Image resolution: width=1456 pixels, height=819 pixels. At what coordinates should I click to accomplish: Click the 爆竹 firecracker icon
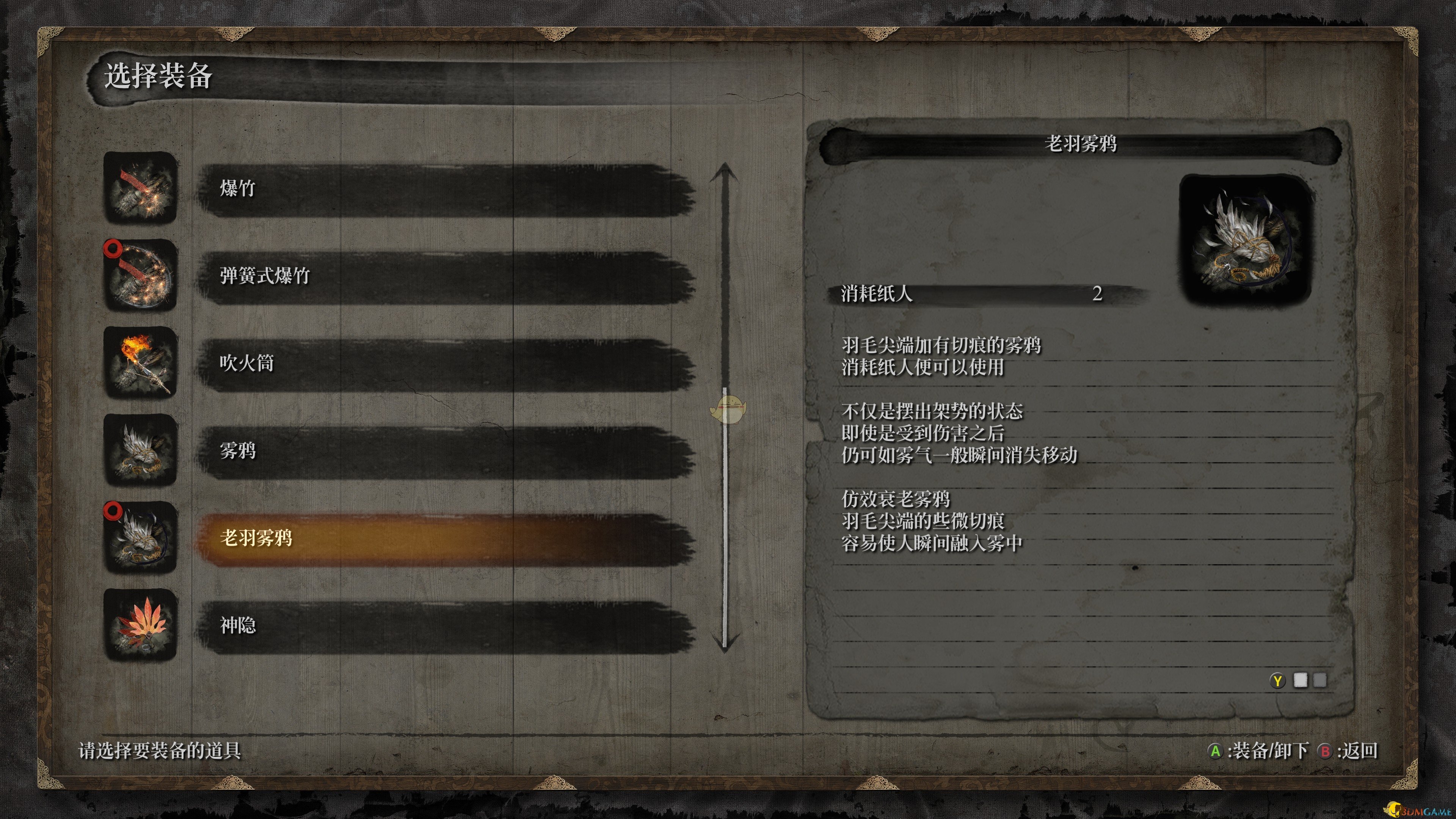pos(140,188)
